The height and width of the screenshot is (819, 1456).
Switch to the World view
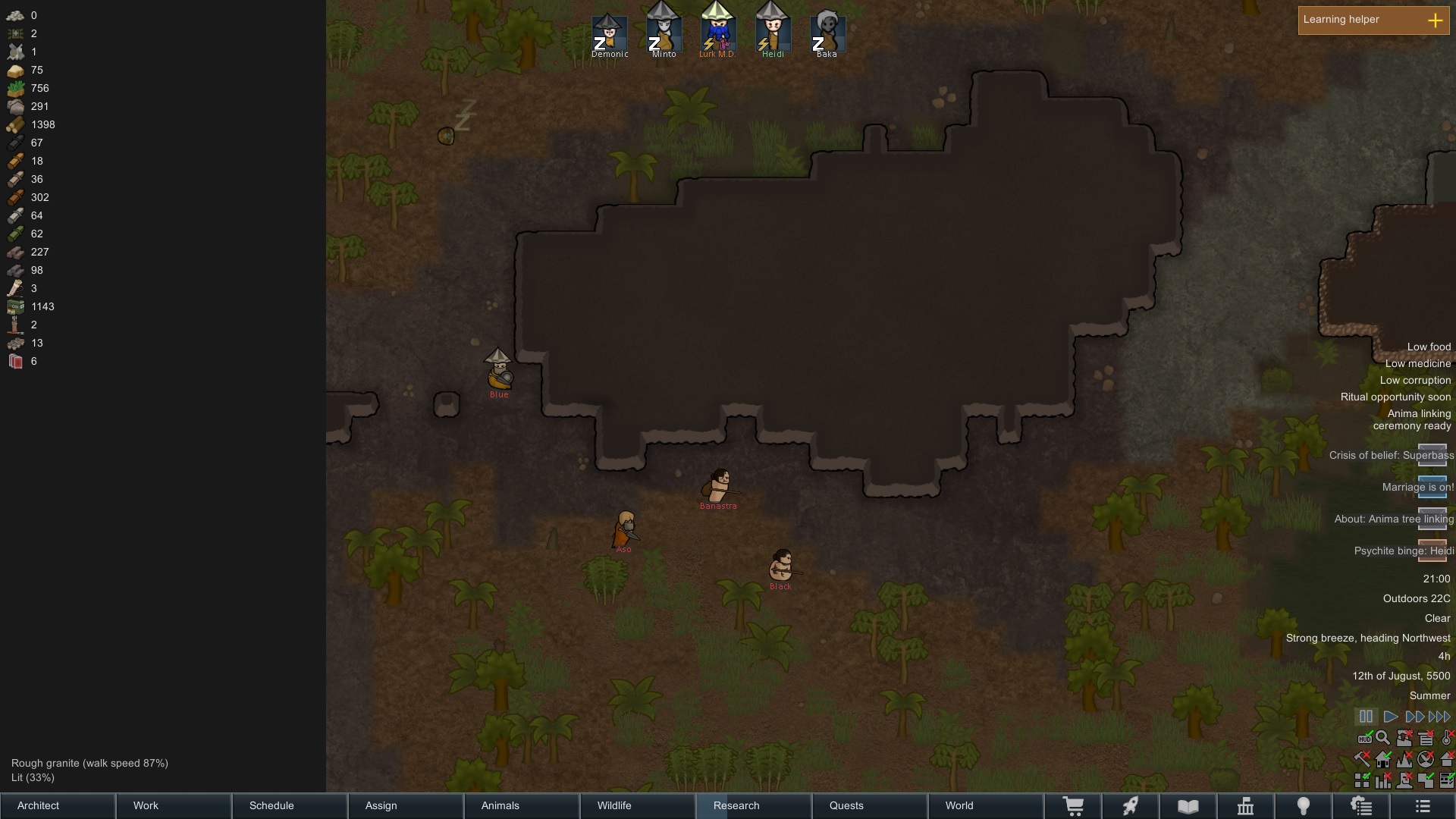coord(986,805)
